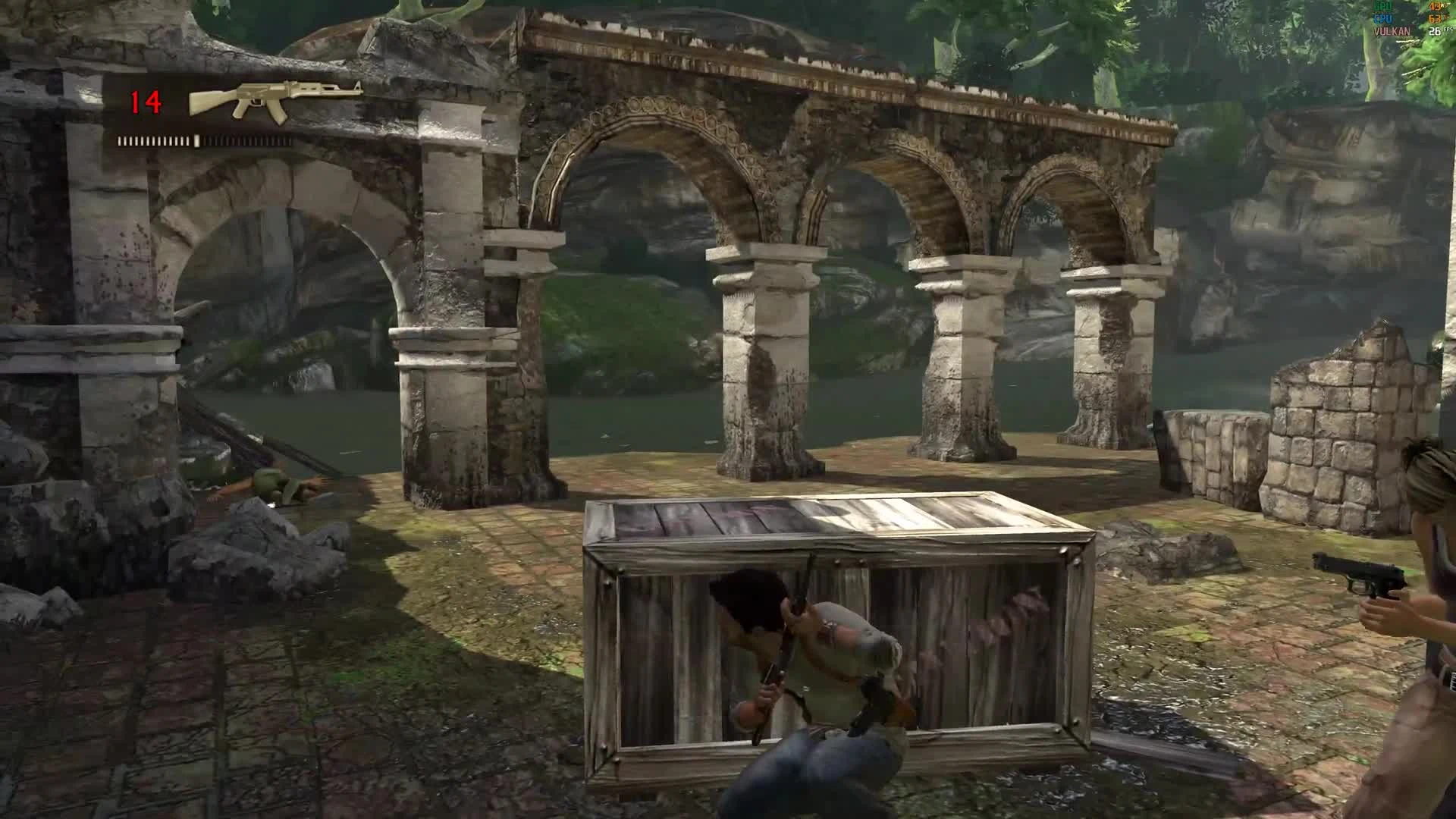Click the CPU label in performance overlay
Viewport: 1456px width, 819px height.
coord(1383,18)
